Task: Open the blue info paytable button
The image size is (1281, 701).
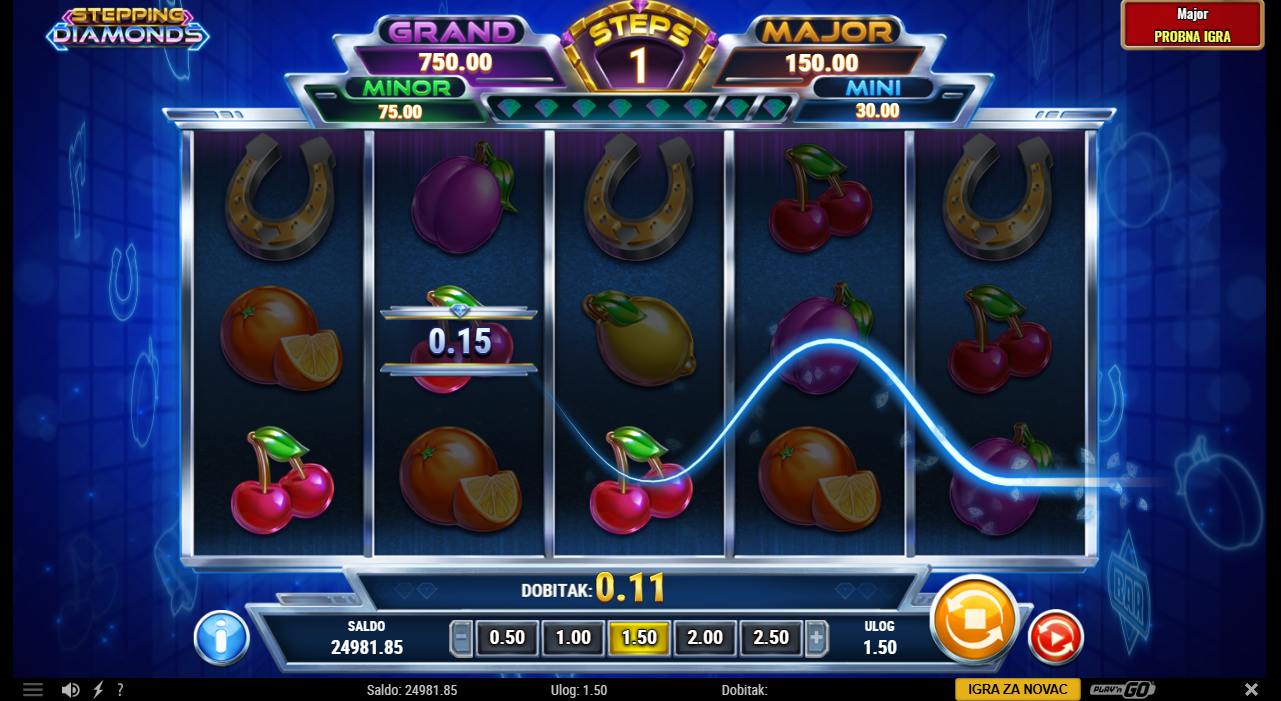Action: pyautogui.click(x=221, y=637)
